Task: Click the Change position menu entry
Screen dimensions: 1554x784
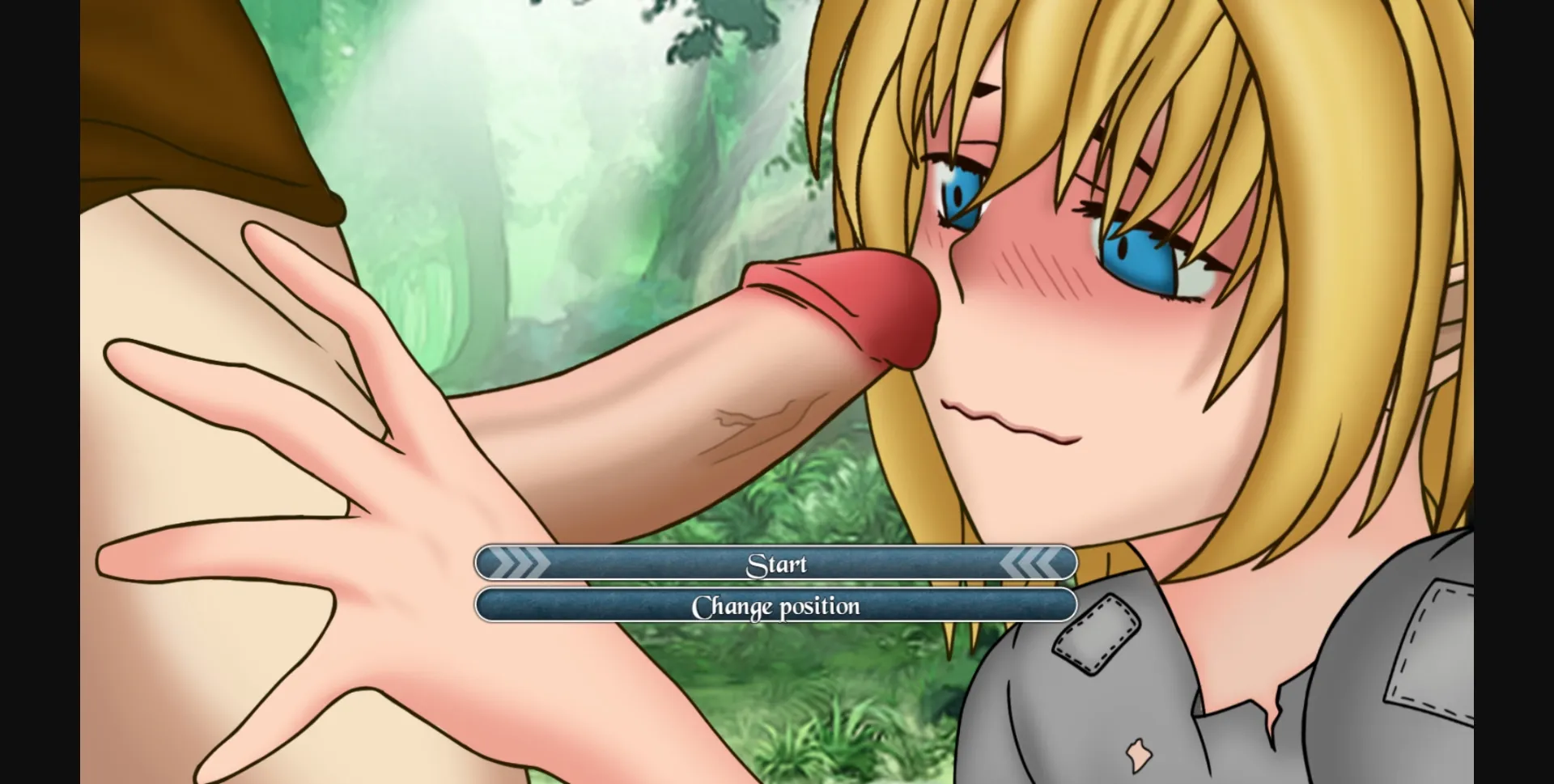Action: click(777, 605)
